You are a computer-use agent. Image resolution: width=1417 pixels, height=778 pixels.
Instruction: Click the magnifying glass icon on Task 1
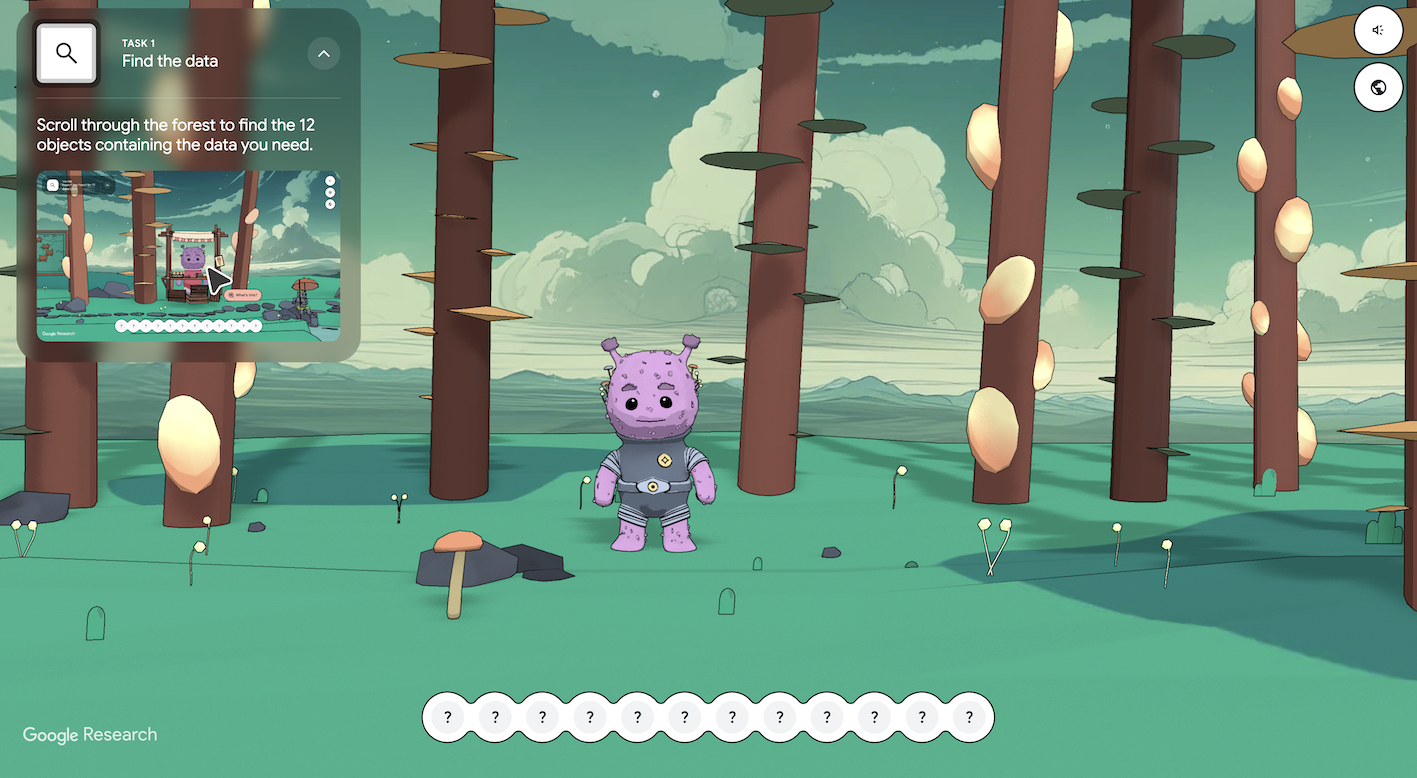pyautogui.click(x=66, y=53)
